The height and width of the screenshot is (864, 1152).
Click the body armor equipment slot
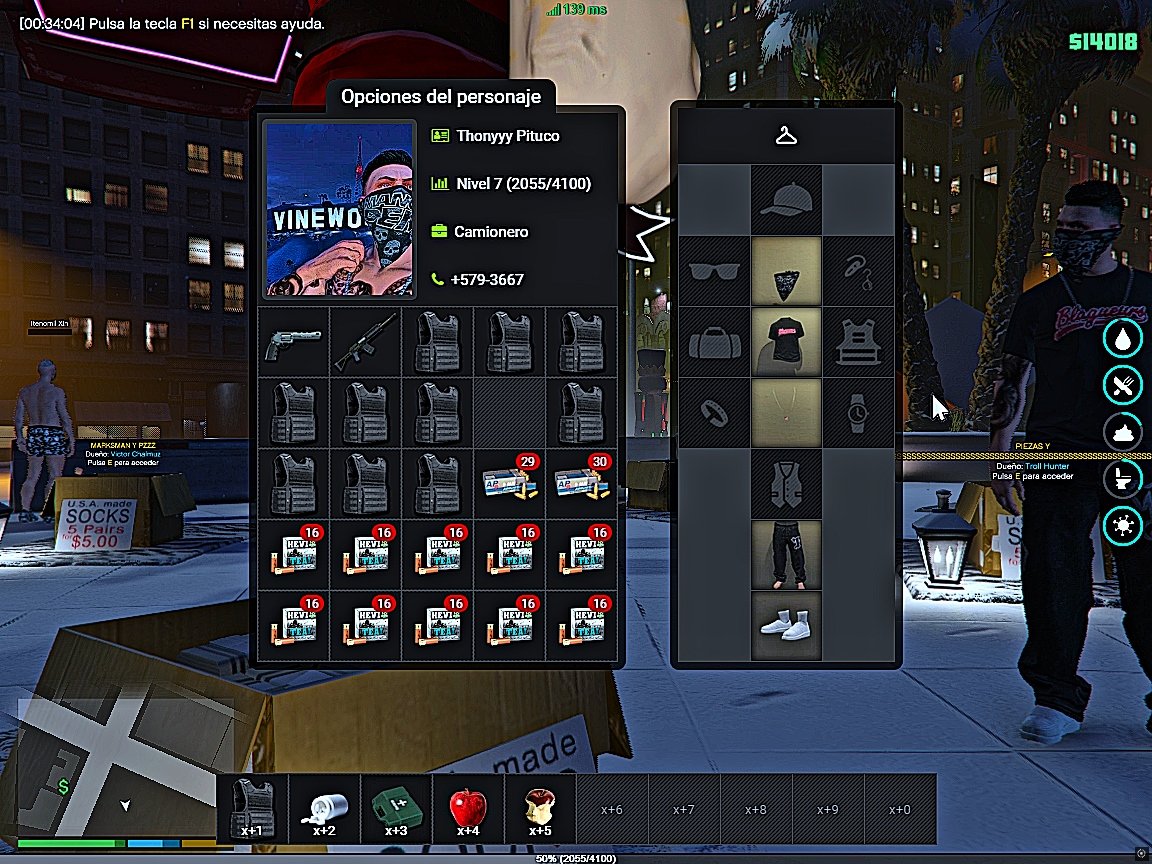click(857, 342)
